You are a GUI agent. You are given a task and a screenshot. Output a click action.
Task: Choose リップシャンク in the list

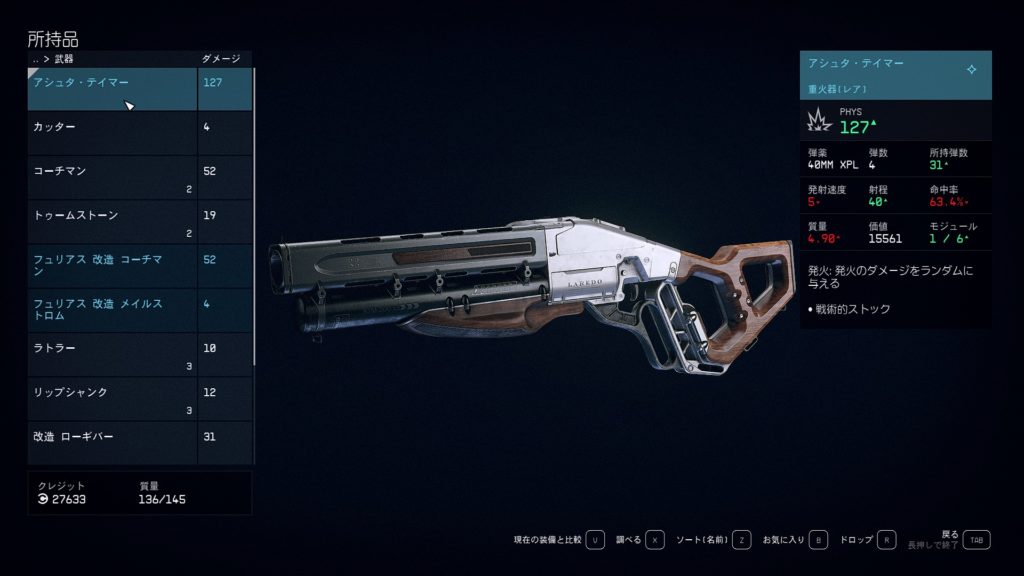[x=112, y=398]
